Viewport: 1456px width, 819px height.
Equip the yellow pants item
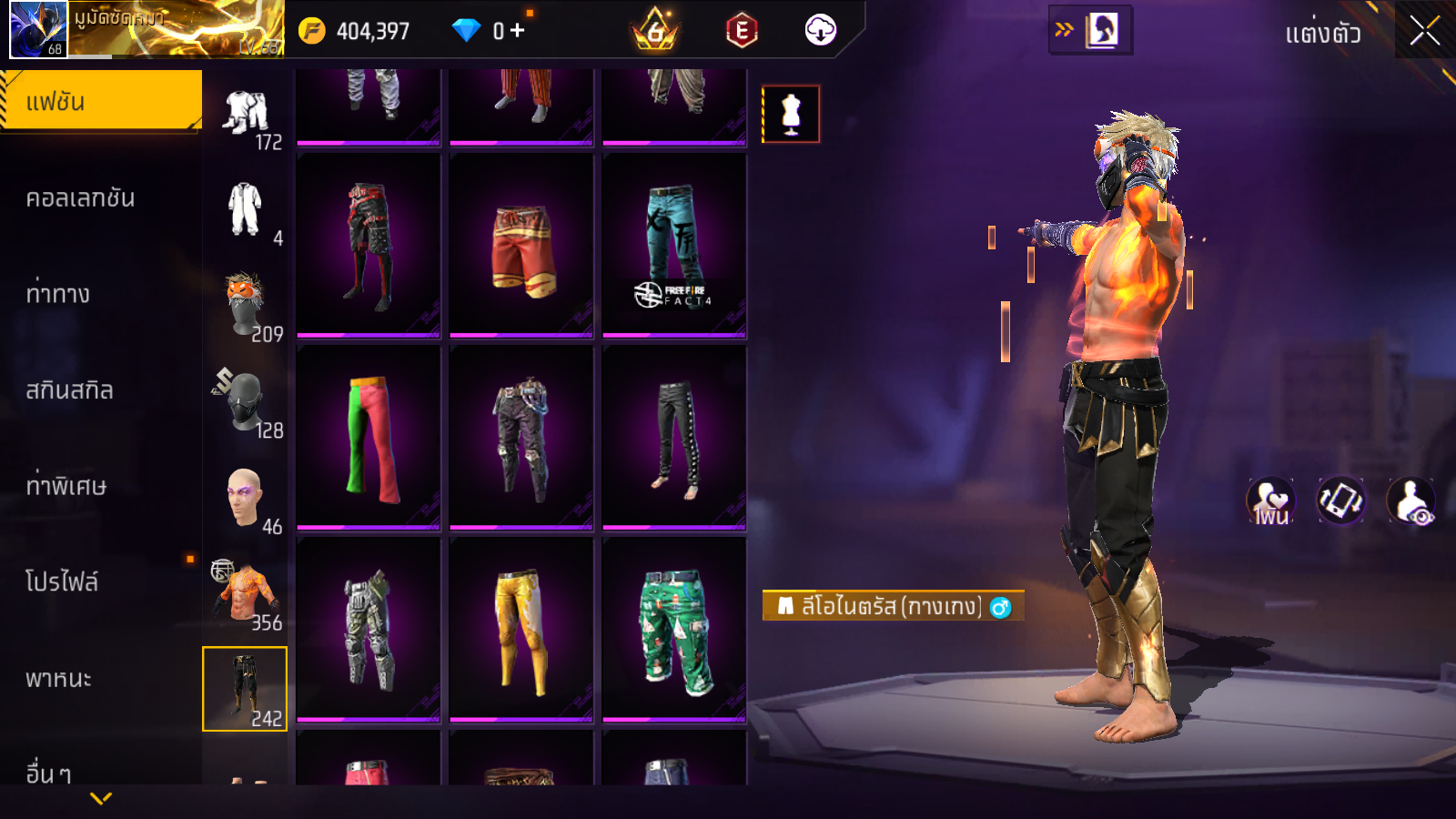coord(521,630)
